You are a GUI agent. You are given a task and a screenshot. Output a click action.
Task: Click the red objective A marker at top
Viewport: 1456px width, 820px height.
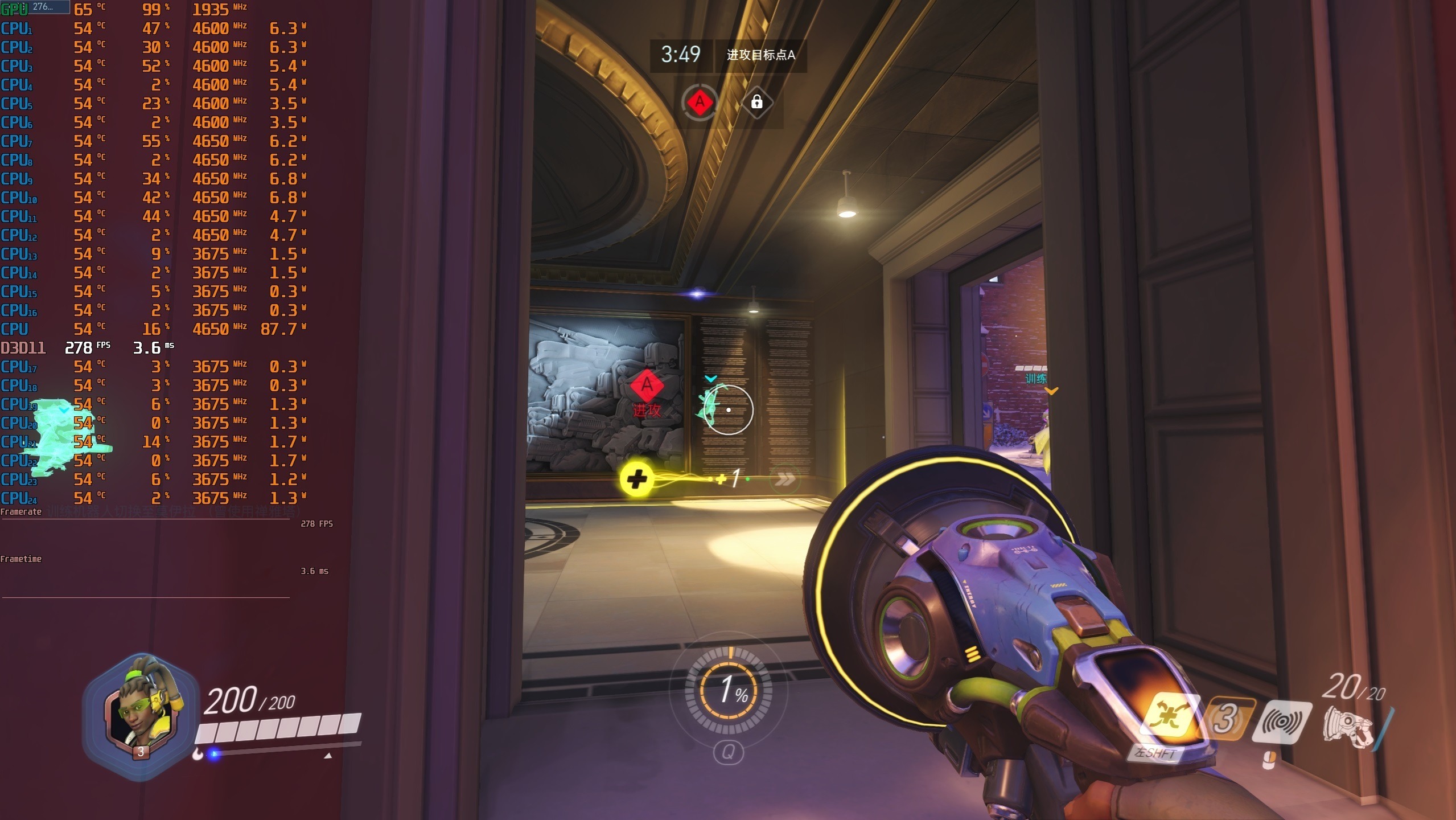(700, 102)
